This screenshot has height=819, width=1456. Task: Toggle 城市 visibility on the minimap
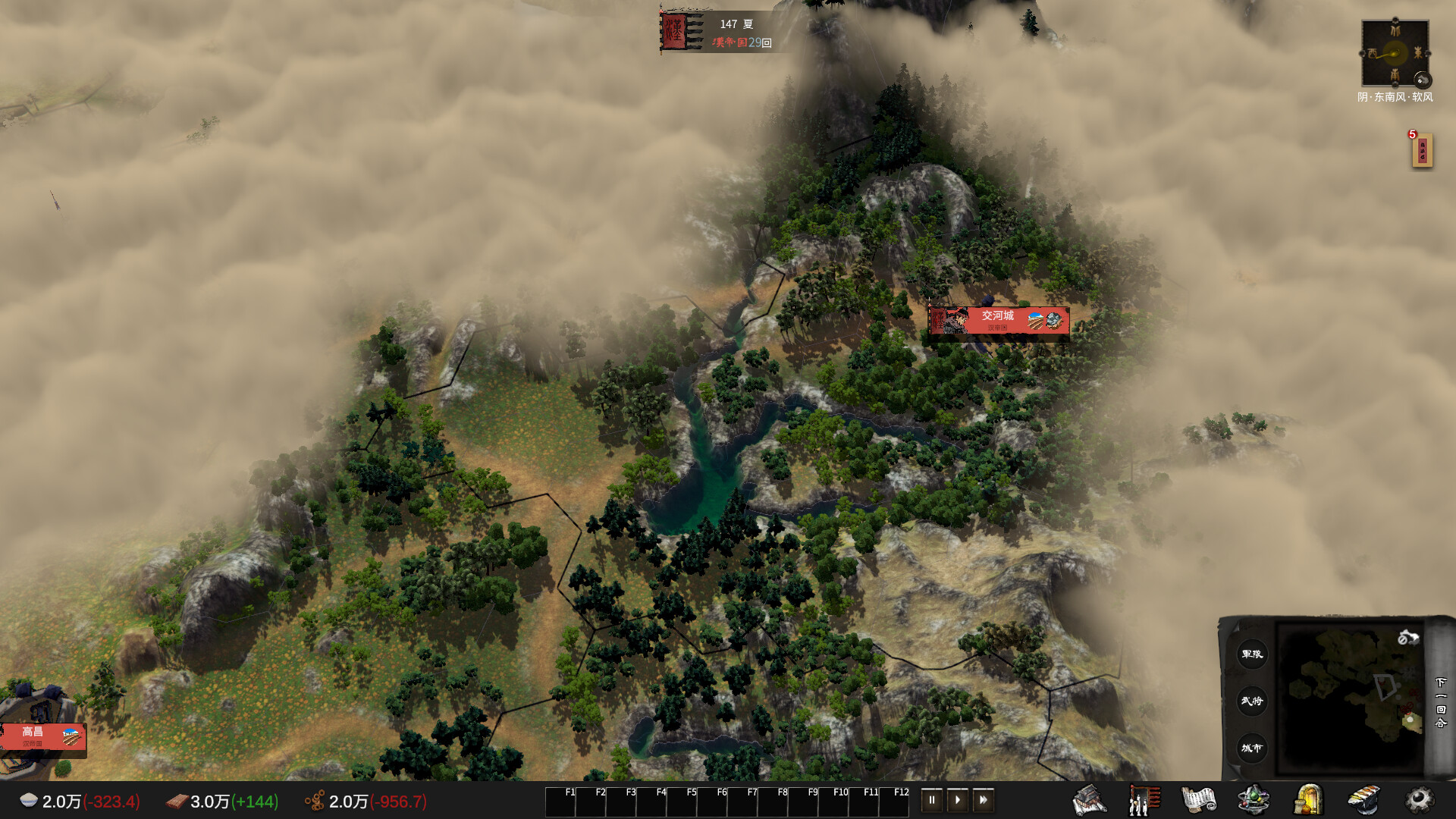click(x=1252, y=748)
